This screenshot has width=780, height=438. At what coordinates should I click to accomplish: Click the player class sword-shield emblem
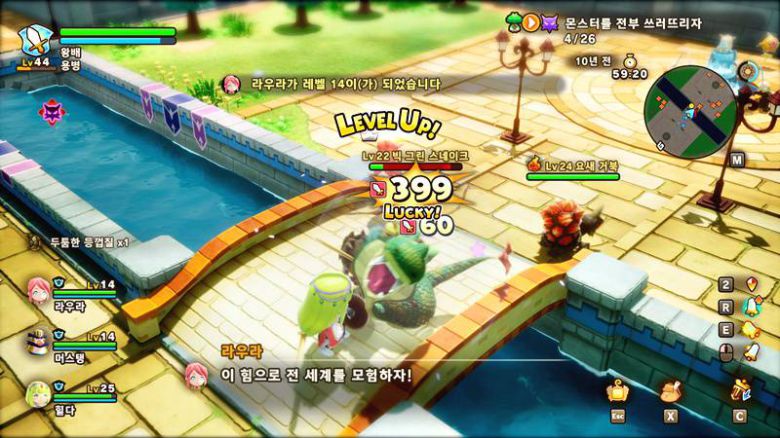click(37, 41)
